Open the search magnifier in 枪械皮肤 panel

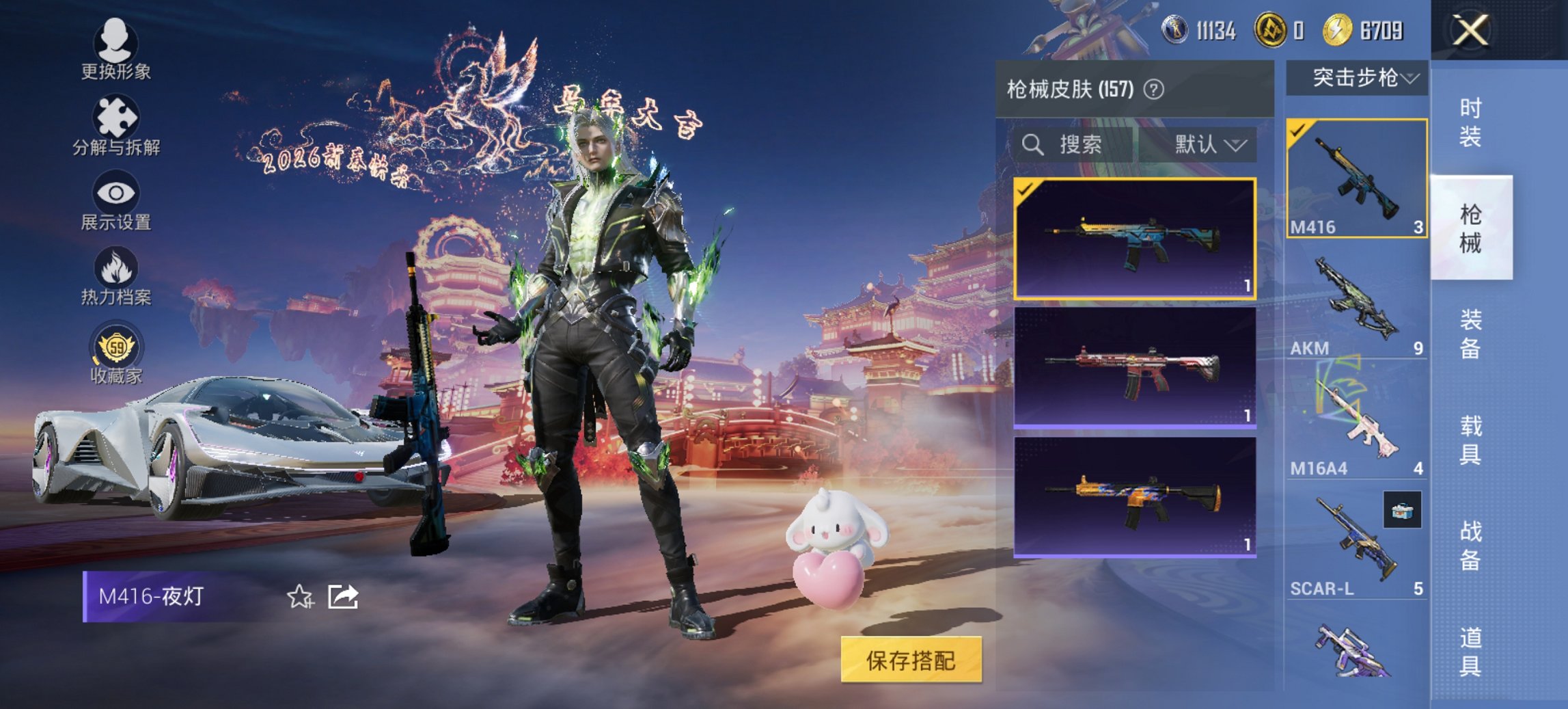point(1032,144)
